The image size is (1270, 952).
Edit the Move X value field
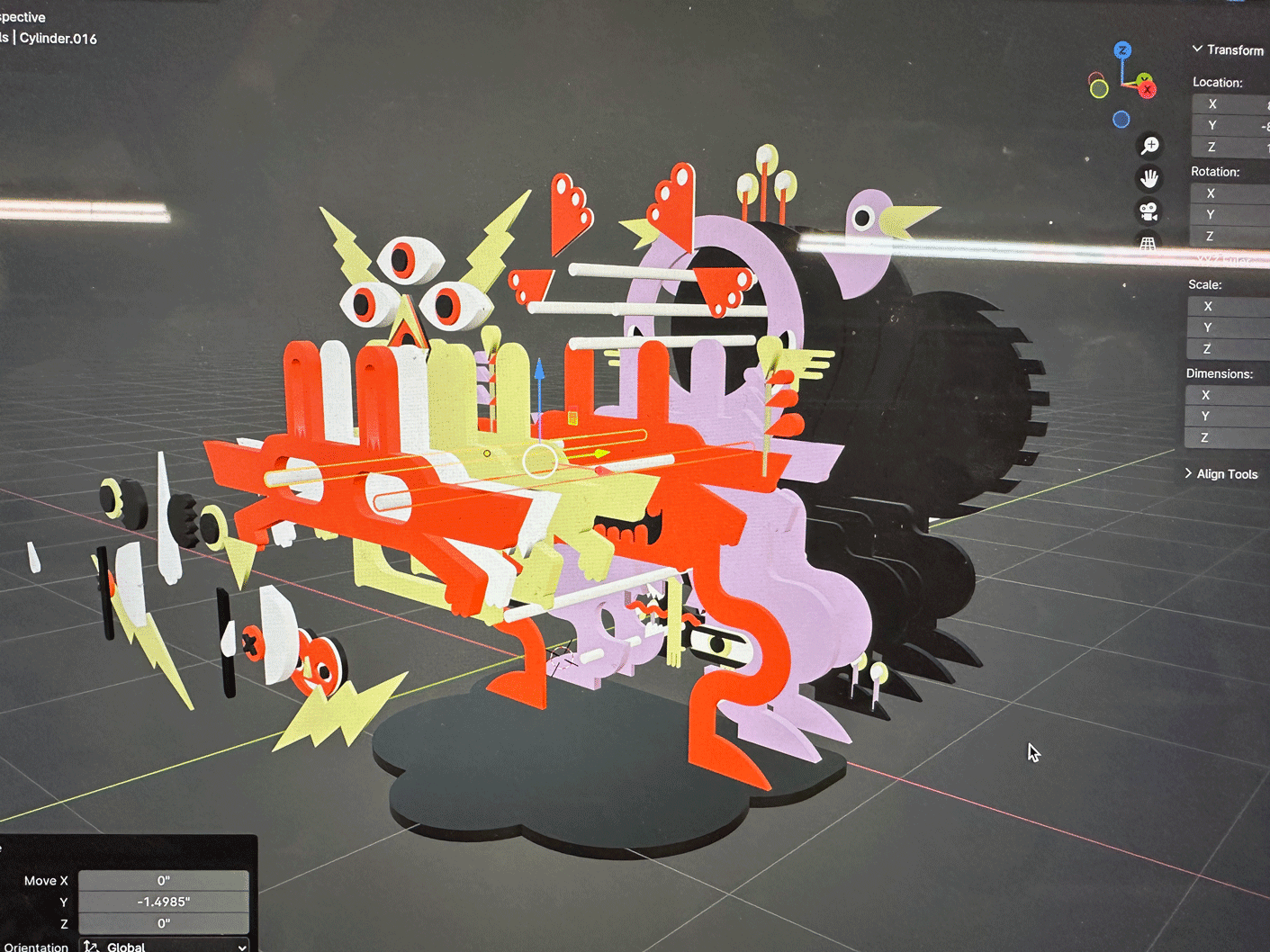click(163, 881)
